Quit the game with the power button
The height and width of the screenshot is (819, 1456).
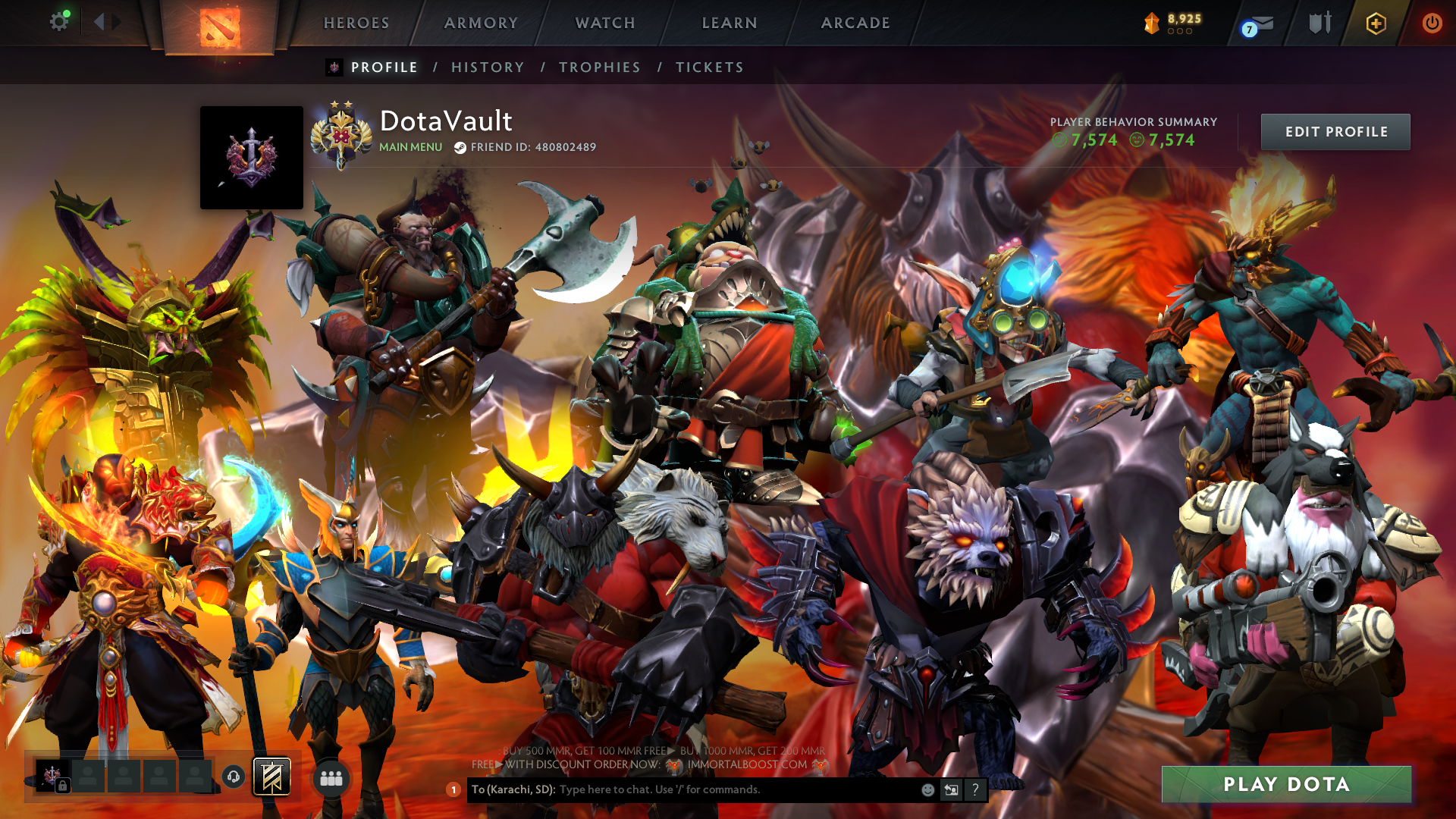click(x=1432, y=23)
